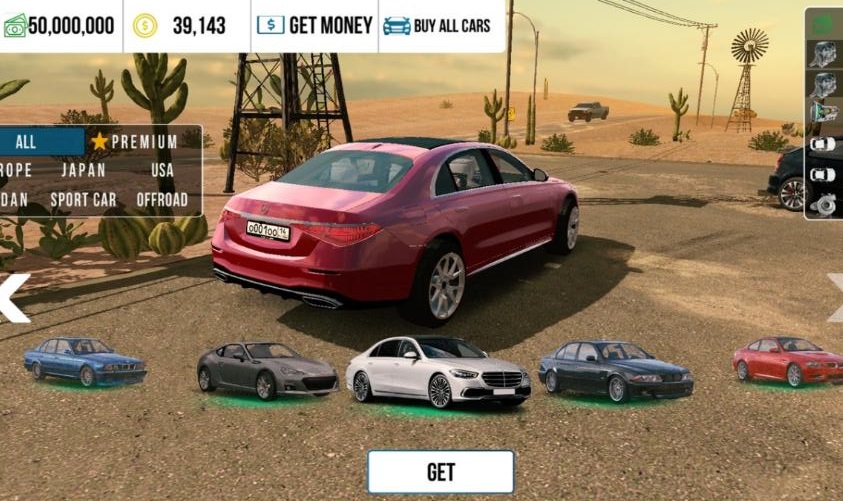Tap the green cash balance icon
Screen dimensions: 843x501
pos(14,26)
